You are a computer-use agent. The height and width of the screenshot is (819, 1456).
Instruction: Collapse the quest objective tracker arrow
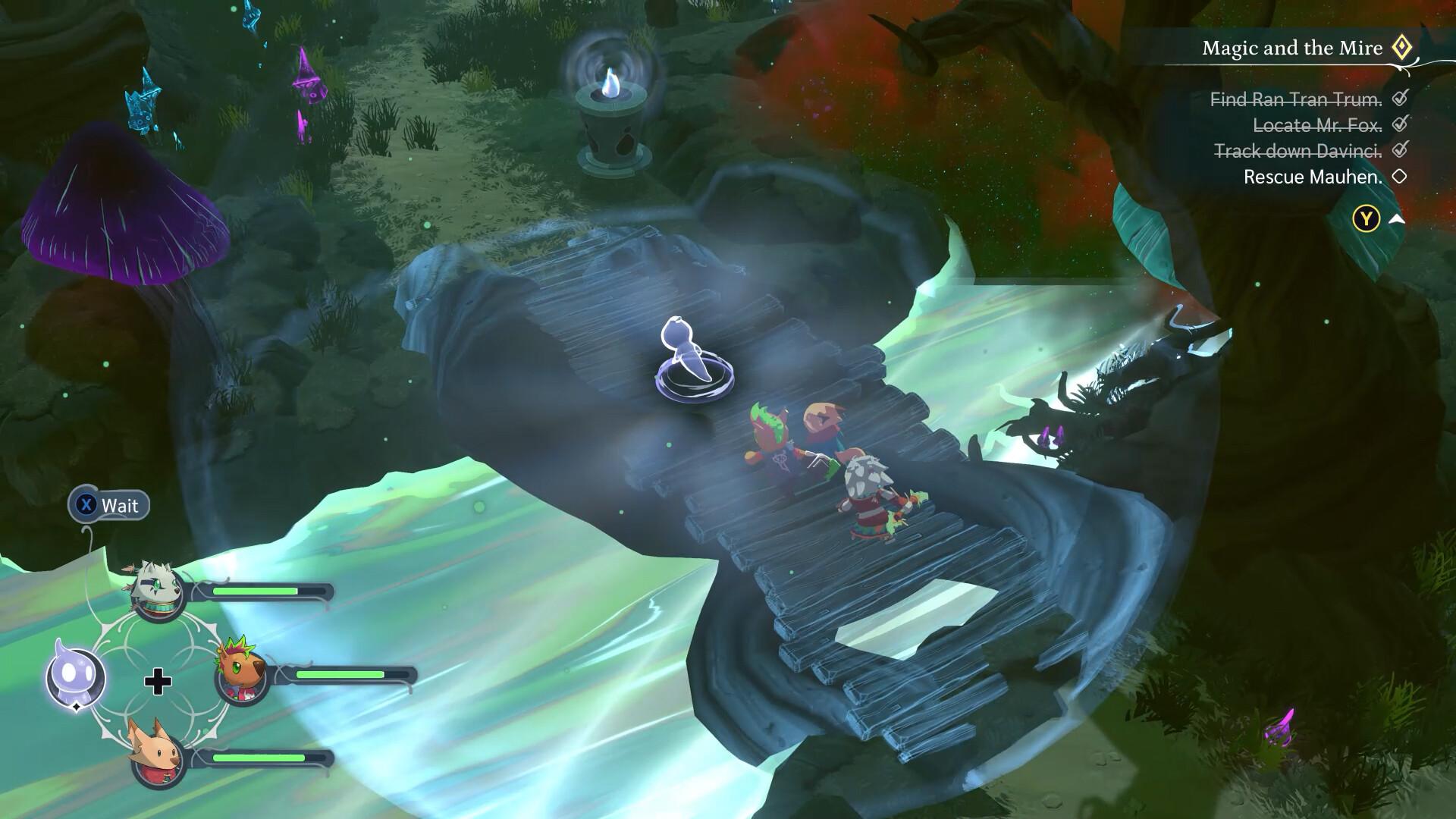[1396, 219]
